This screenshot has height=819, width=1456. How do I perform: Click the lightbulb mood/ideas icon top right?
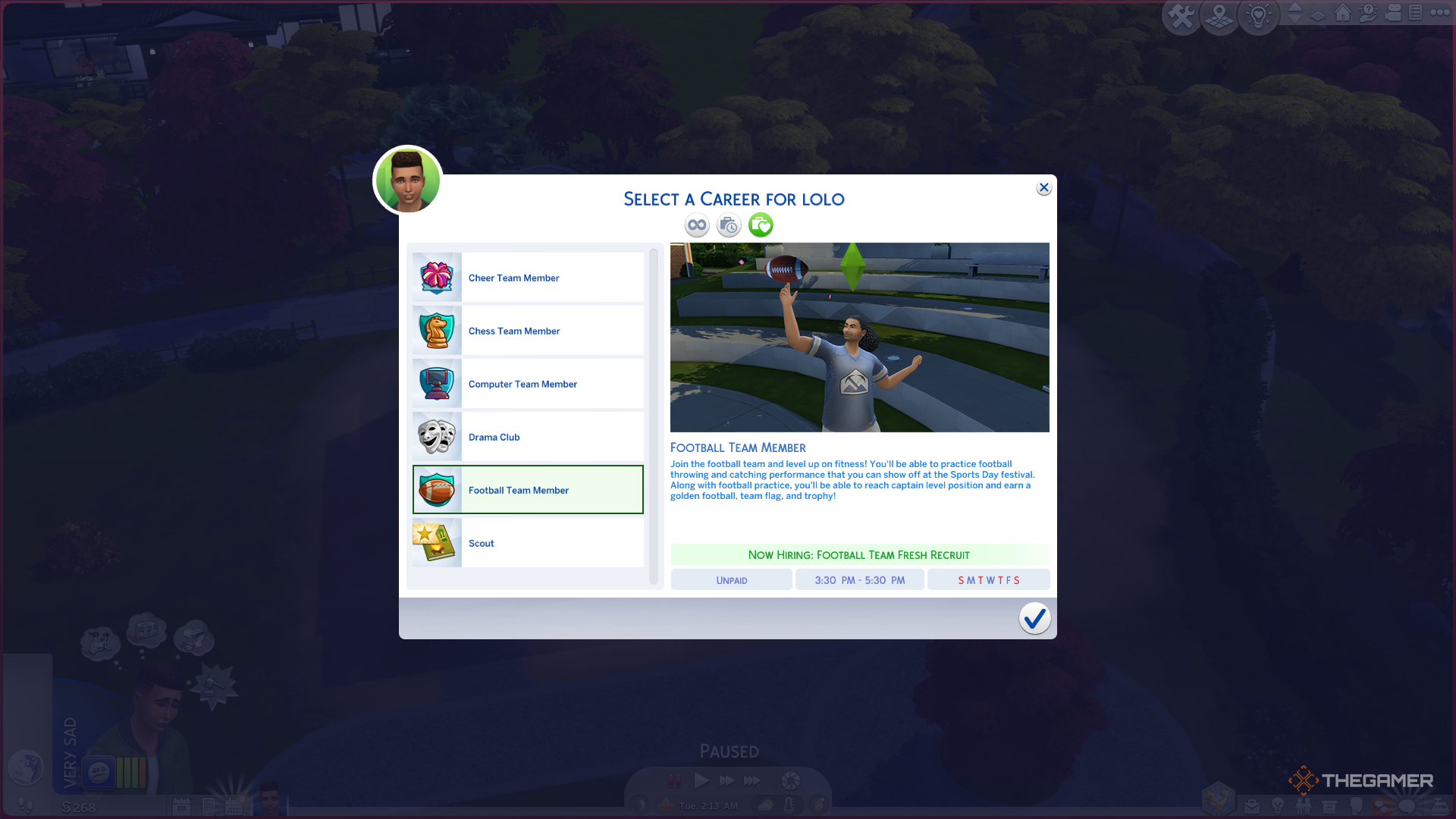1259,15
